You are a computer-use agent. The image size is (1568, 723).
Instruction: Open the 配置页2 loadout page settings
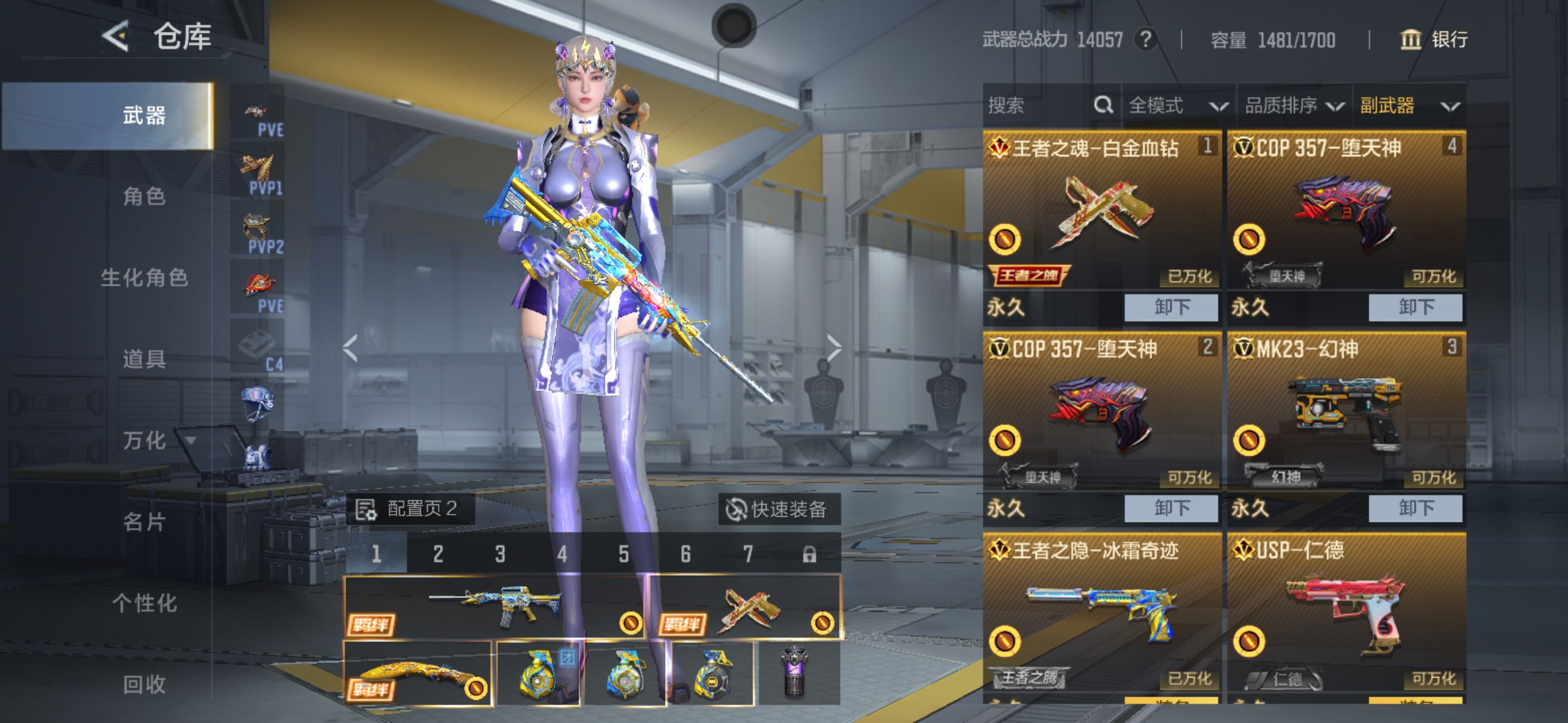[409, 509]
